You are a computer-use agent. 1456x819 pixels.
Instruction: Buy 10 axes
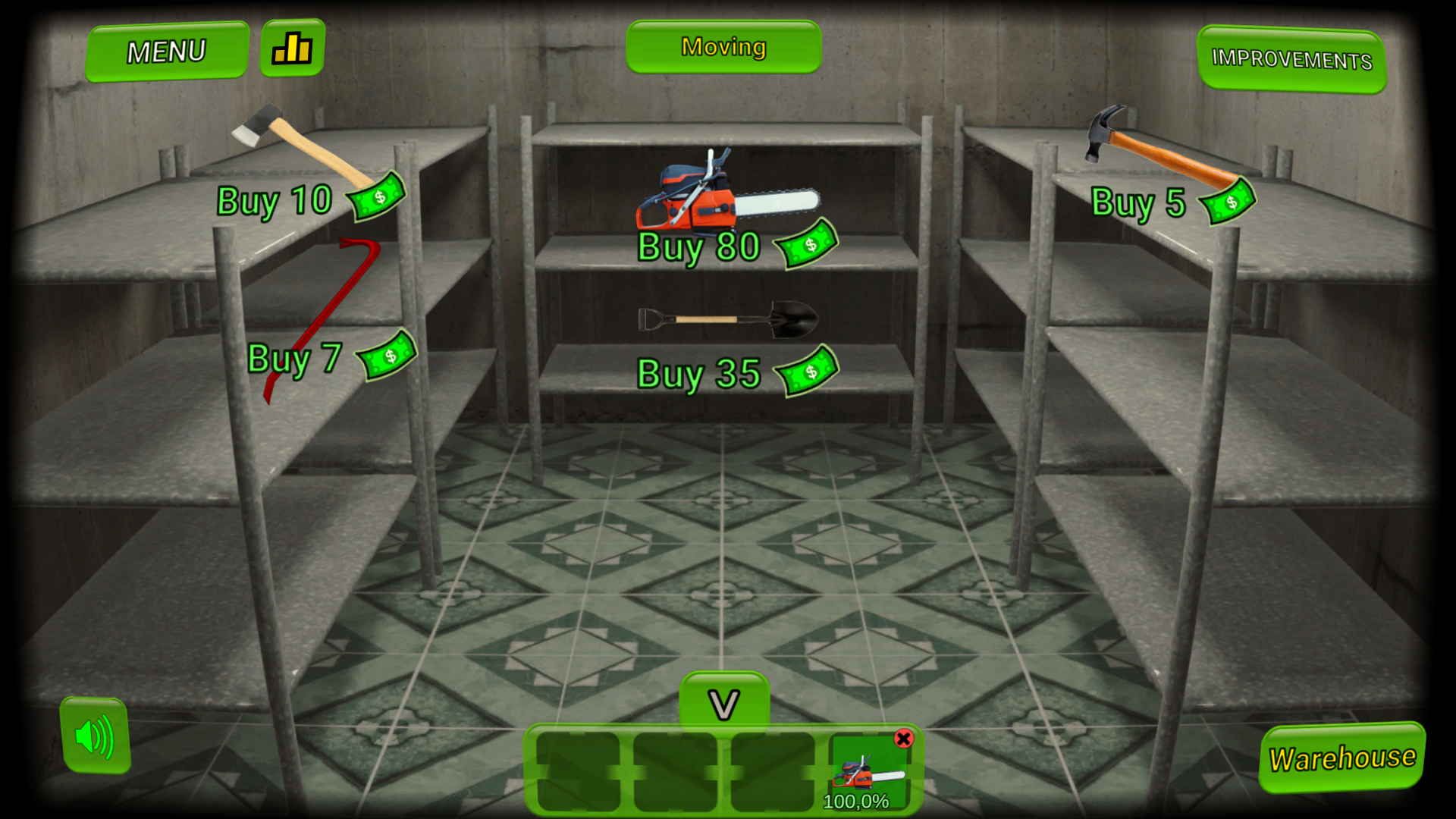click(274, 199)
